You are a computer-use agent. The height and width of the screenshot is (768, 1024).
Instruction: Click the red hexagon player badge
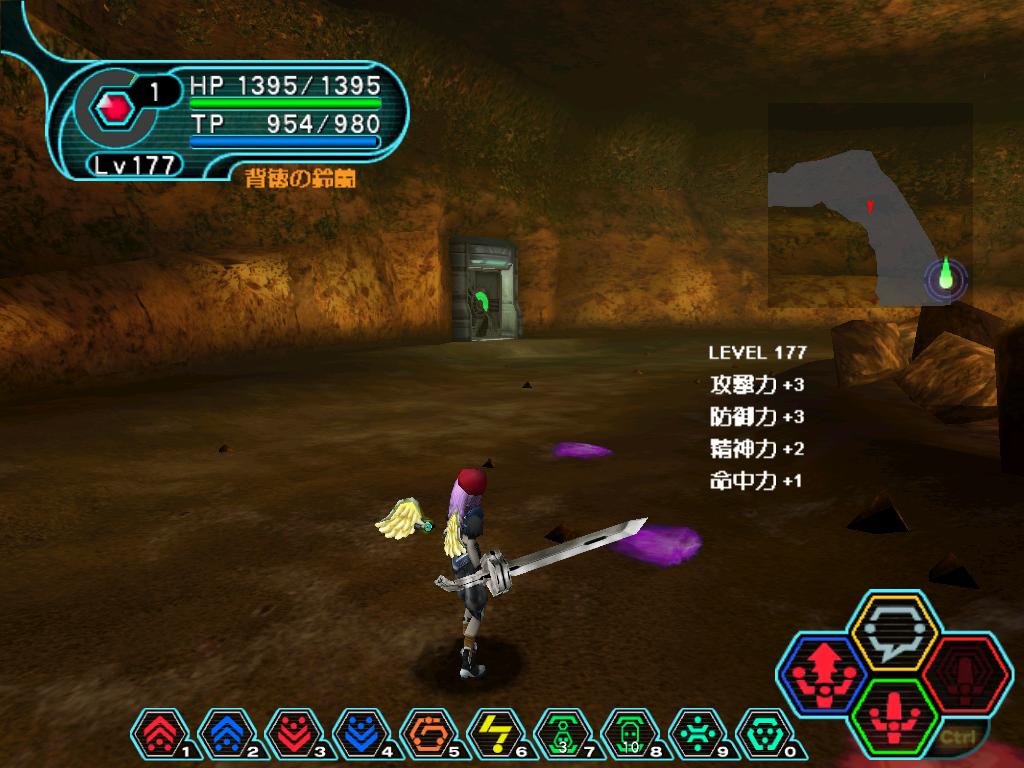[117, 107]
